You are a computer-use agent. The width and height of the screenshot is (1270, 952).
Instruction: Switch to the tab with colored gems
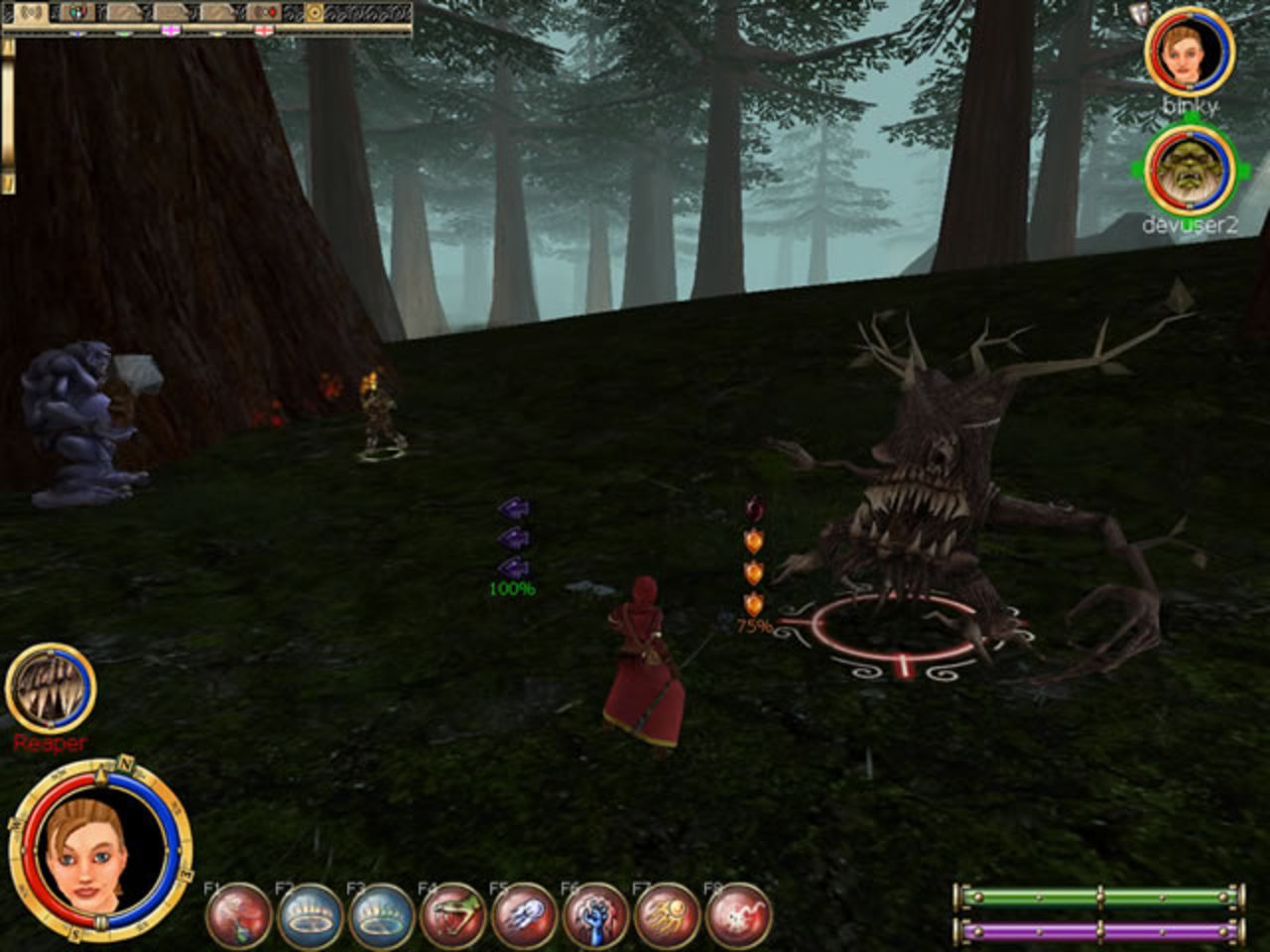coord(77,12)
